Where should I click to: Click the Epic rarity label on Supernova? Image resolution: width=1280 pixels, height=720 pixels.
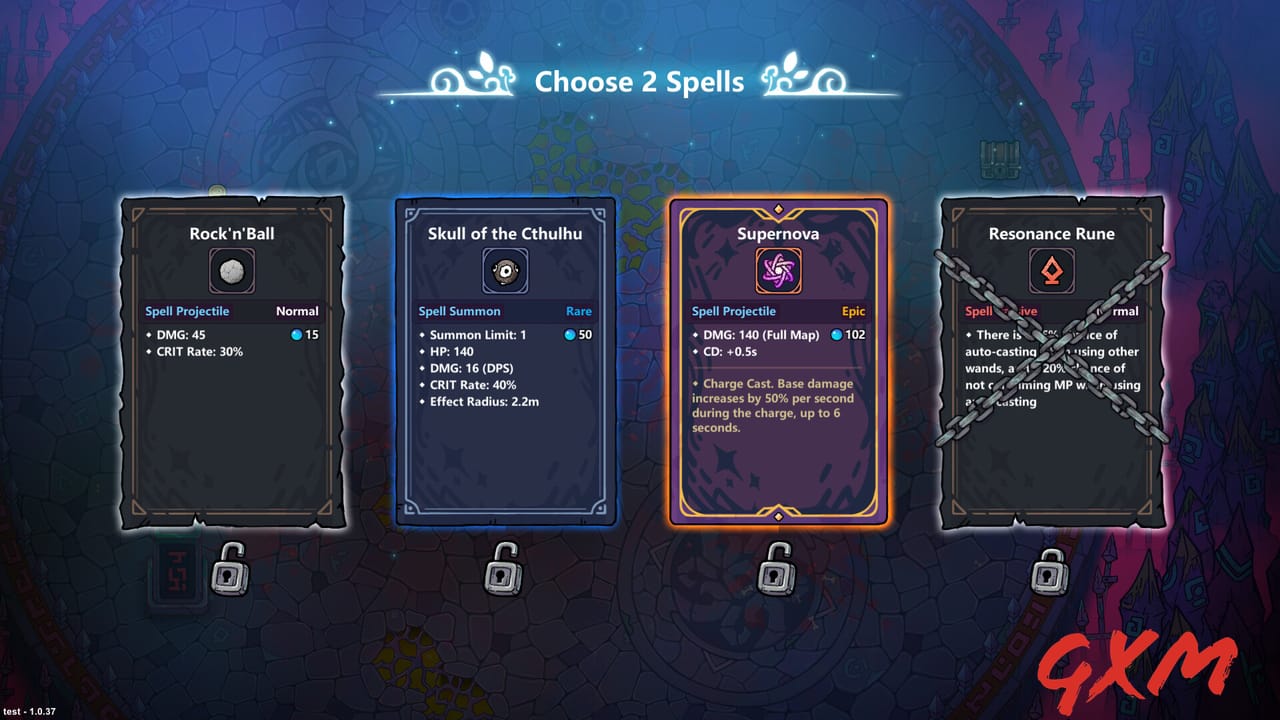click(852, 311)
